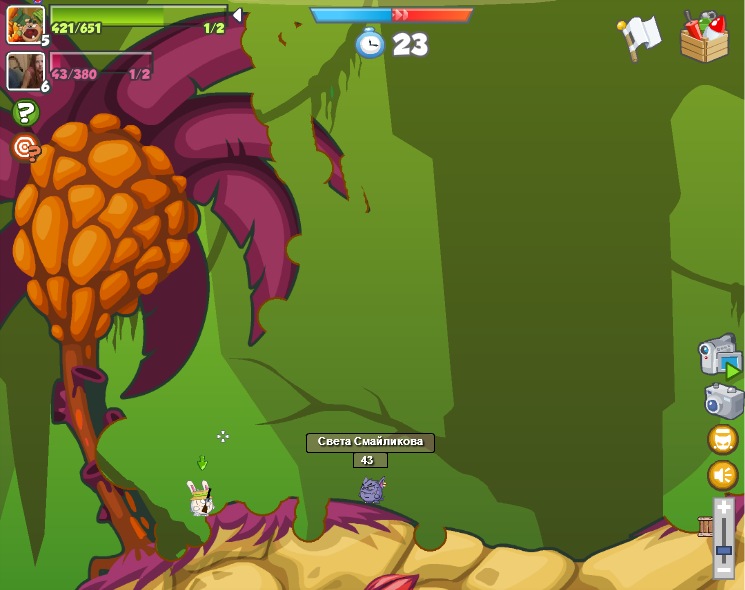
Task: Toggle sound with the speaker button
Action: (x=722, y=475)
